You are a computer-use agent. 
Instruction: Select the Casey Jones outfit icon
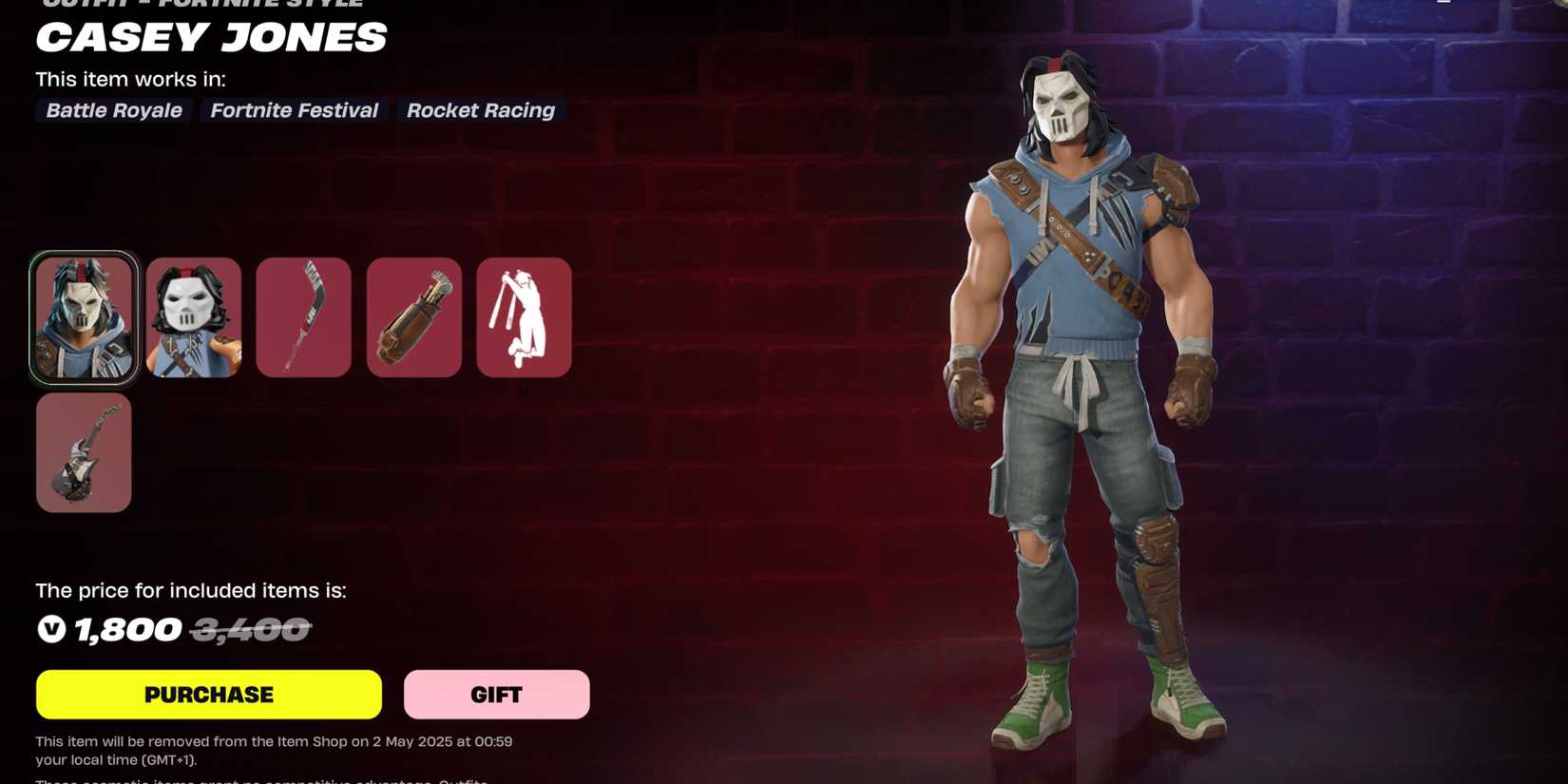(x=83, y=316)
